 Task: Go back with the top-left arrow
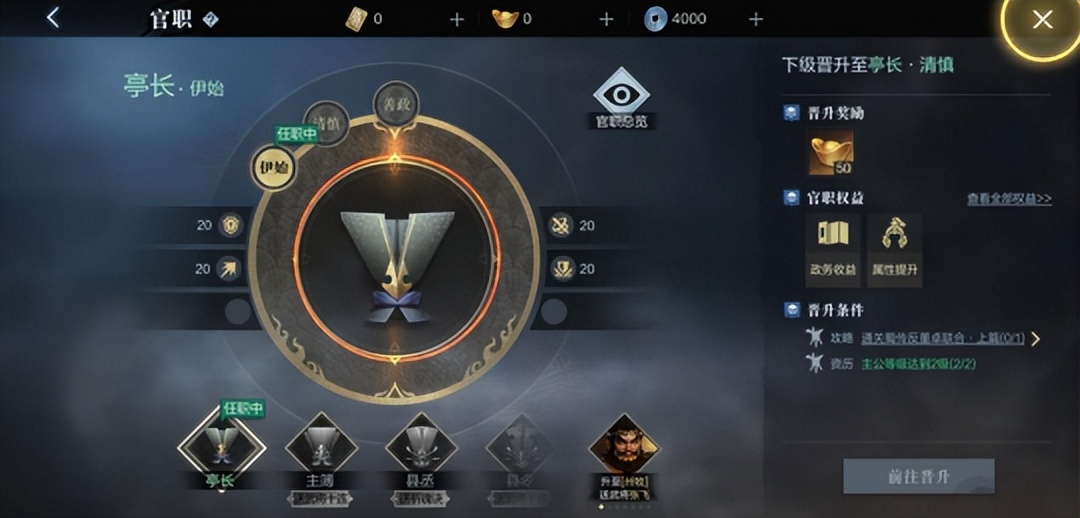(x=53, y=17)
